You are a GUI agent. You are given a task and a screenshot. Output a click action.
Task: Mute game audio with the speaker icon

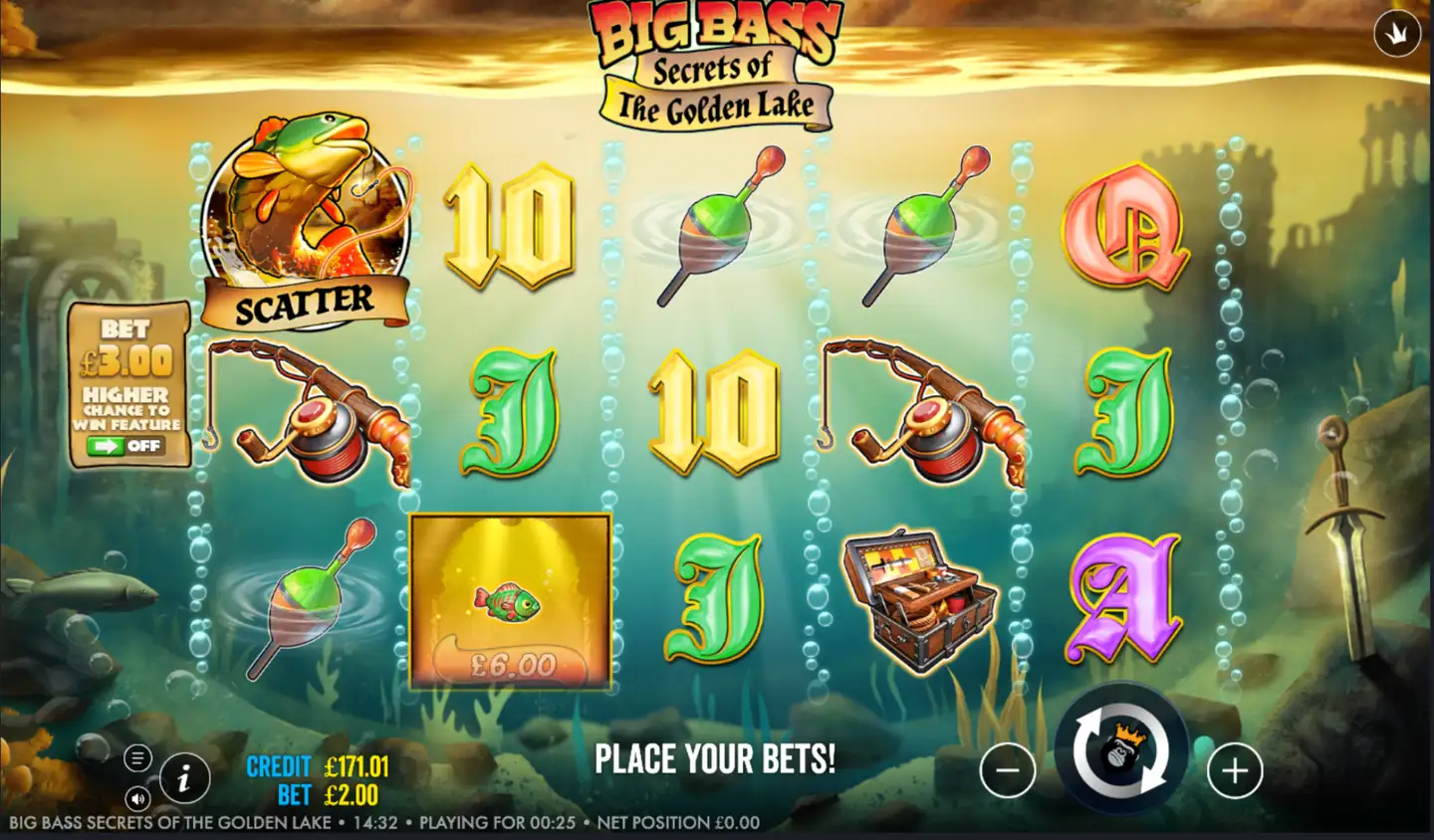coord(139,798)
